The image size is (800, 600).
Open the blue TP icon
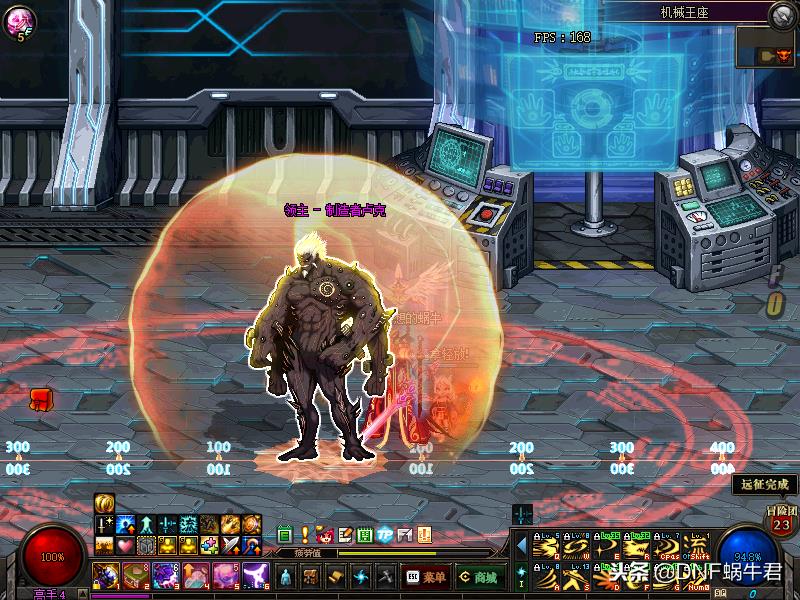385,535
